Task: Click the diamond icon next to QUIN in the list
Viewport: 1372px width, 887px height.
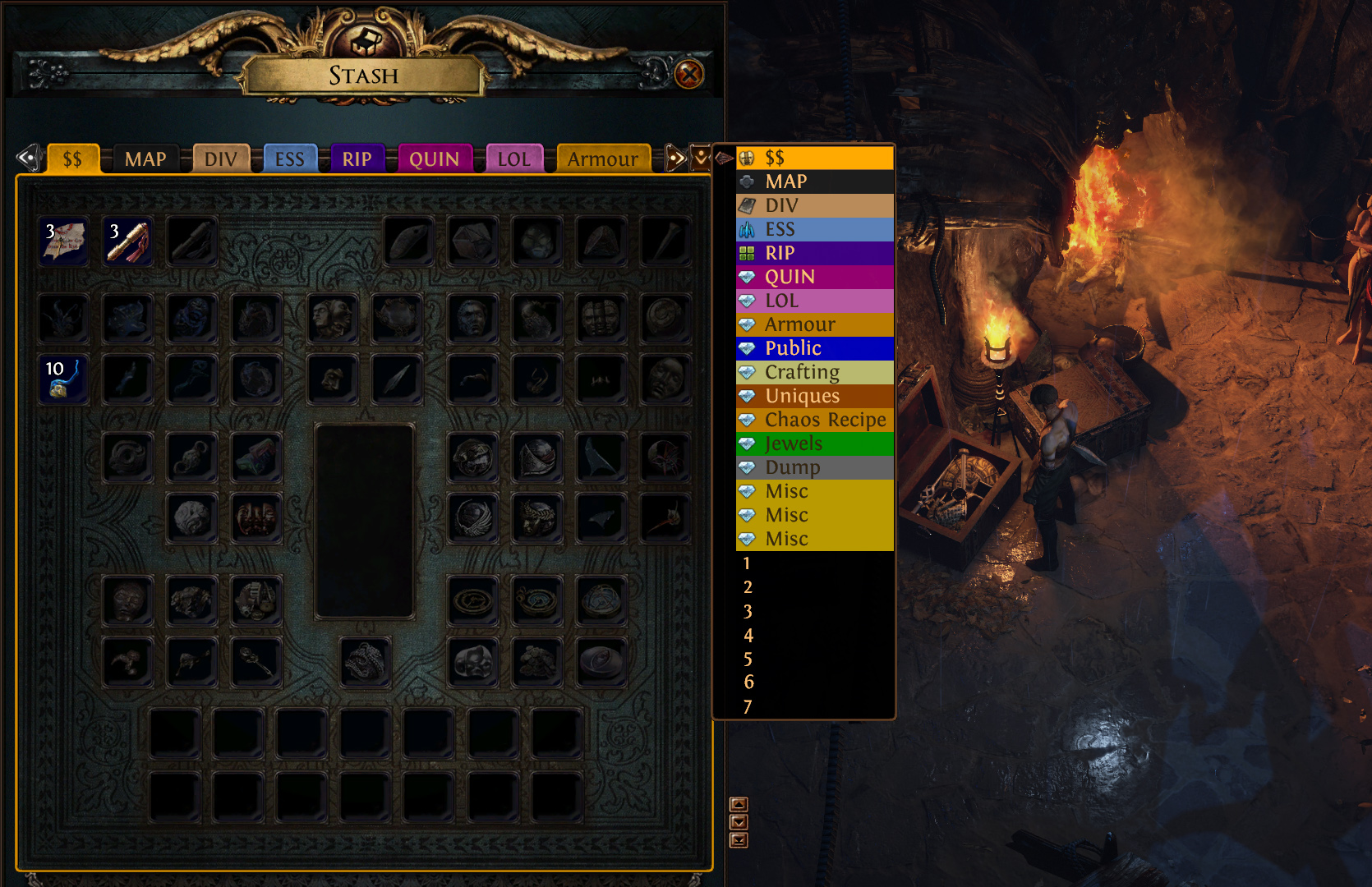Action: [748, 277]
